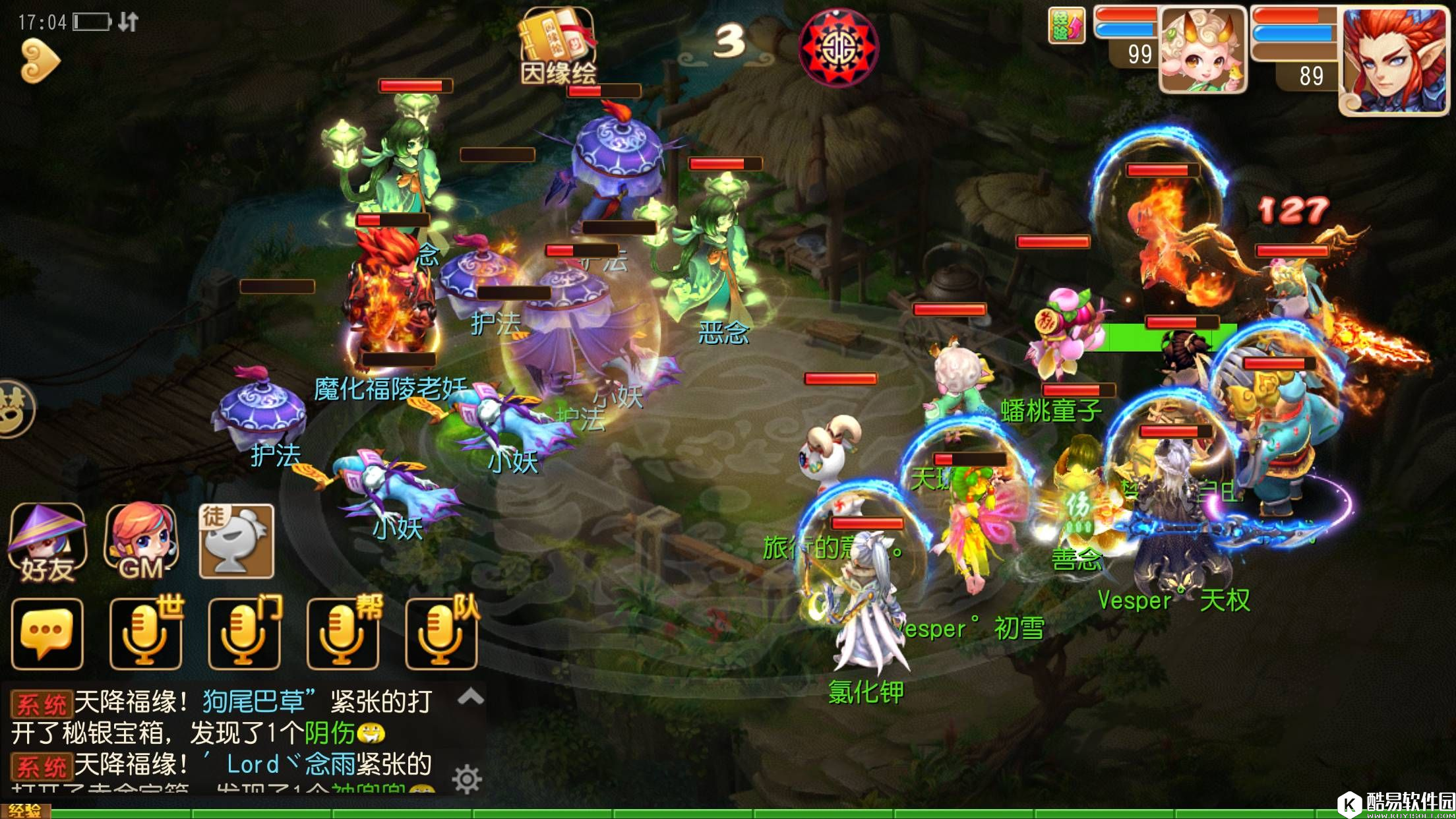Screen dimensions: 1456x819
Task: Select the red-haired character portrait
Action: [x=1394, y=61]
